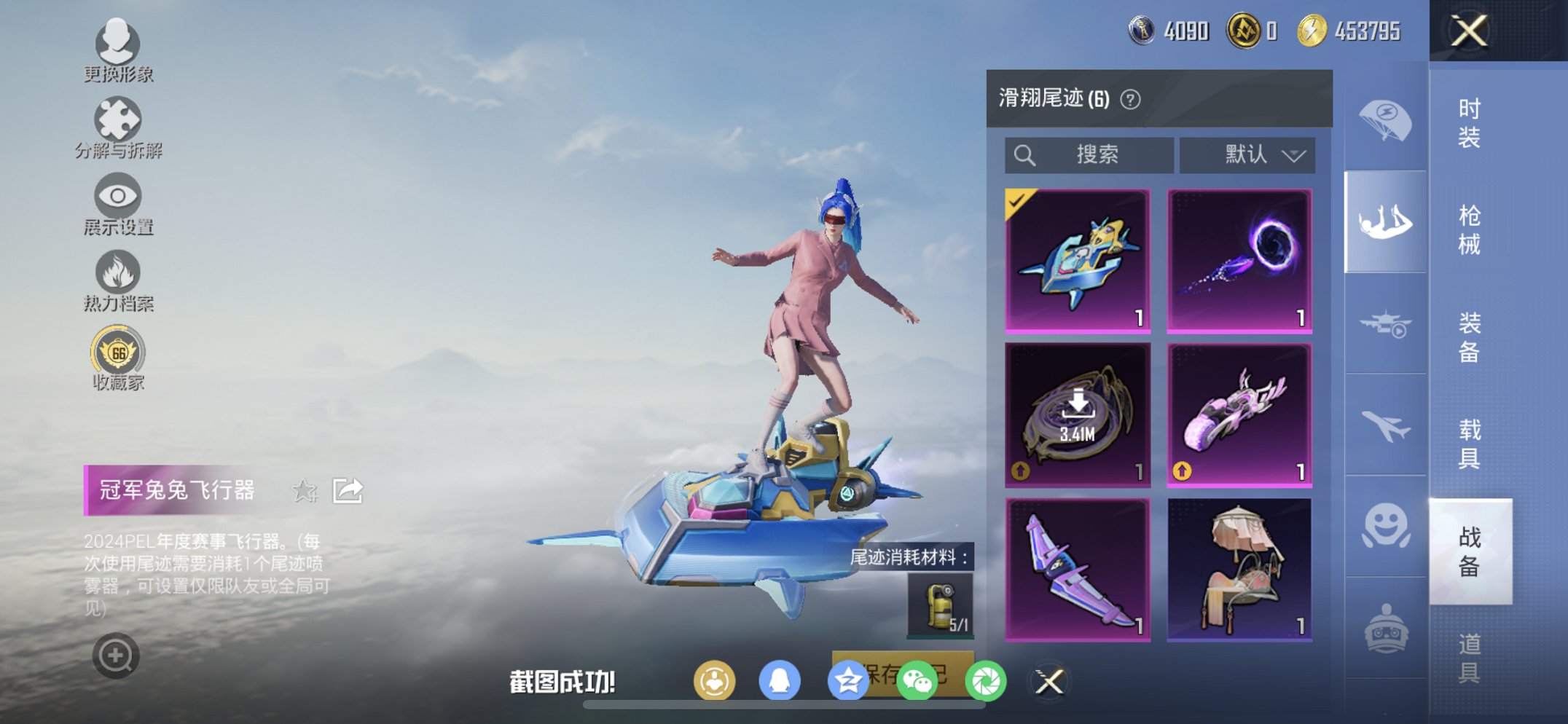Switch to the 枪械 tab

pos(1470,229)
